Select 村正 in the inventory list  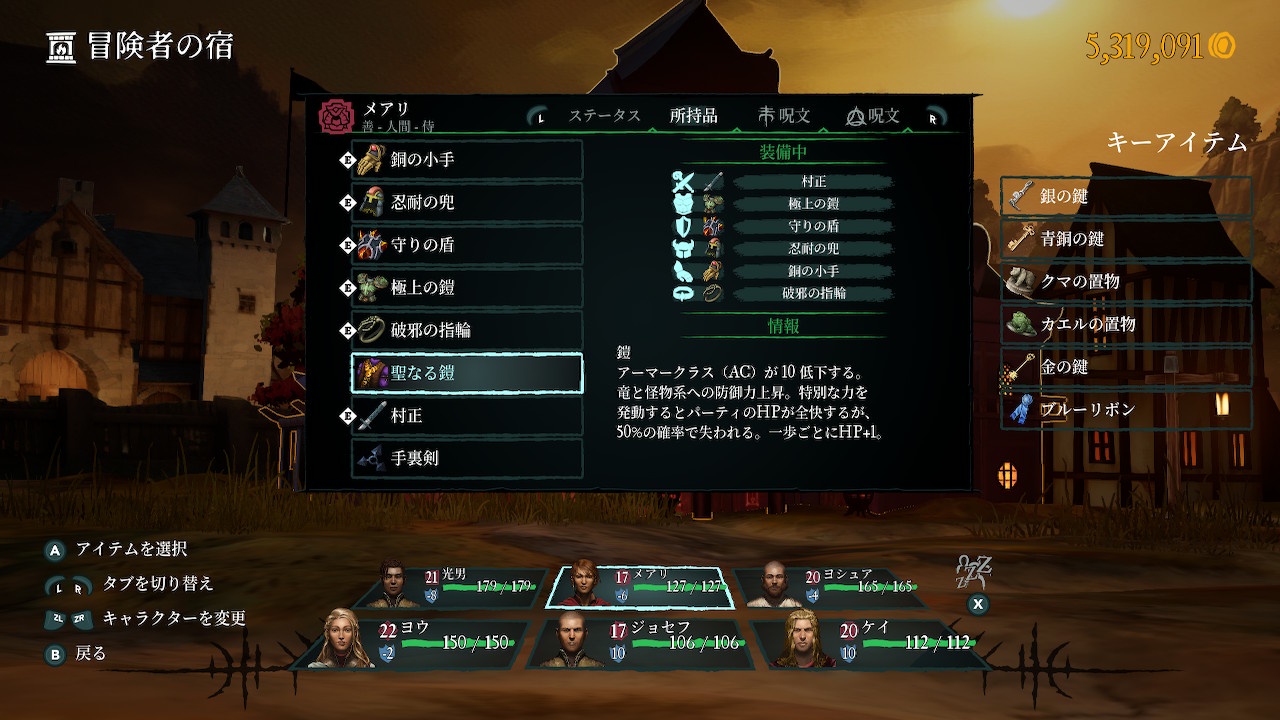click(467, 415)
